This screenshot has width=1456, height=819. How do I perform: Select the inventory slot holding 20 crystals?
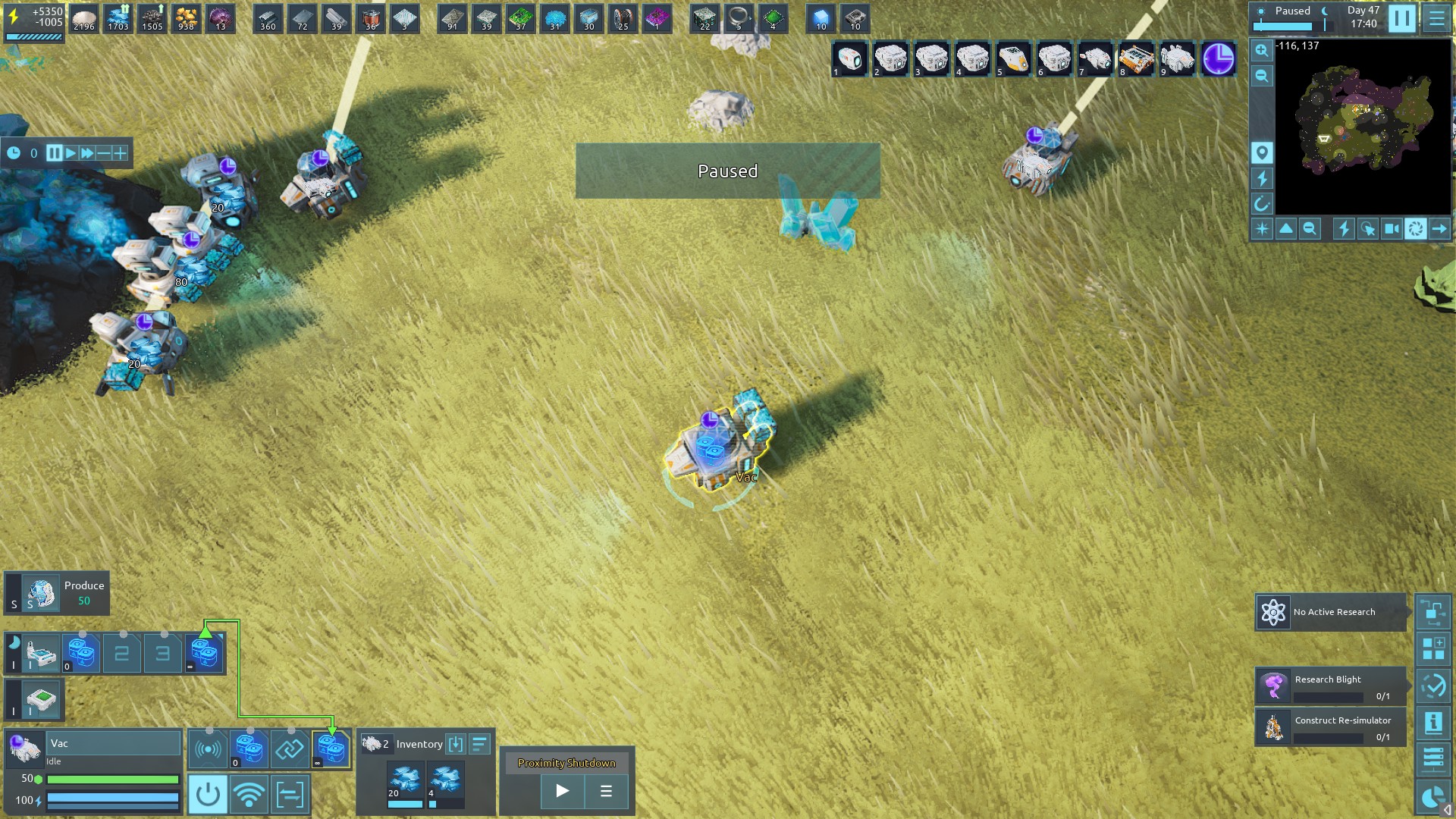click(x=405, y=784)
